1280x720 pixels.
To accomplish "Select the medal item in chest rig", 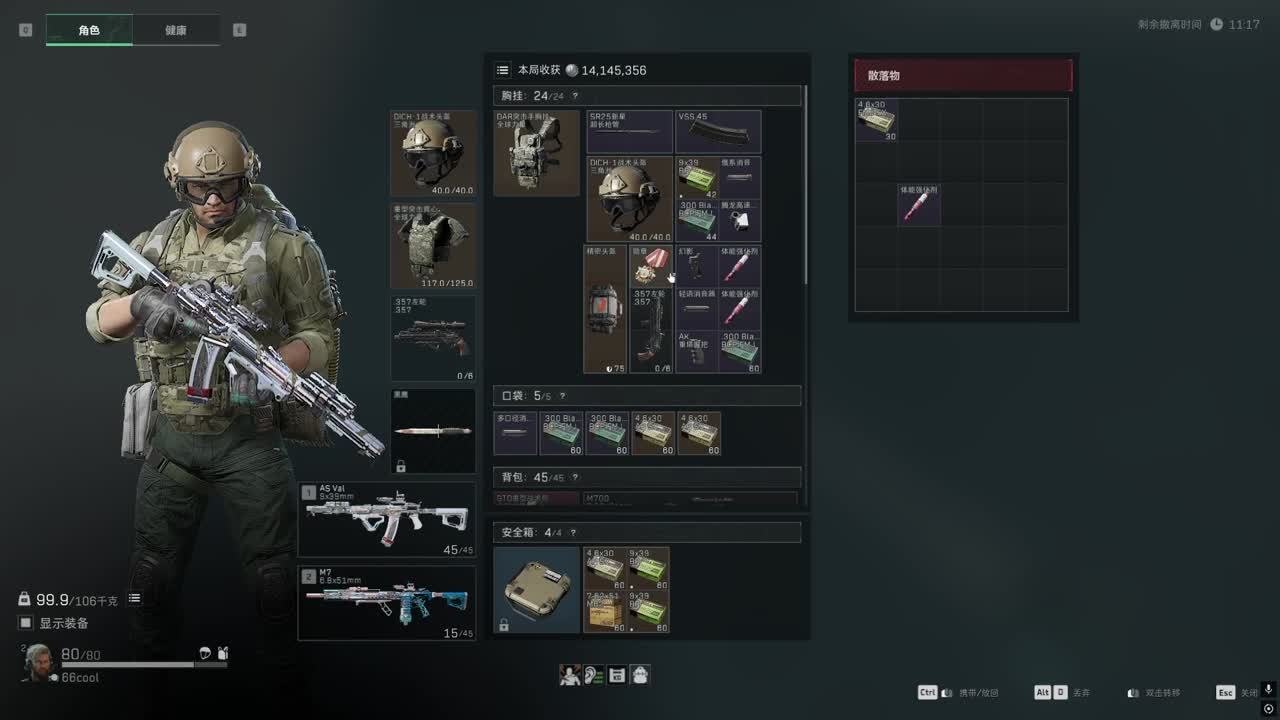I will 651,265.
